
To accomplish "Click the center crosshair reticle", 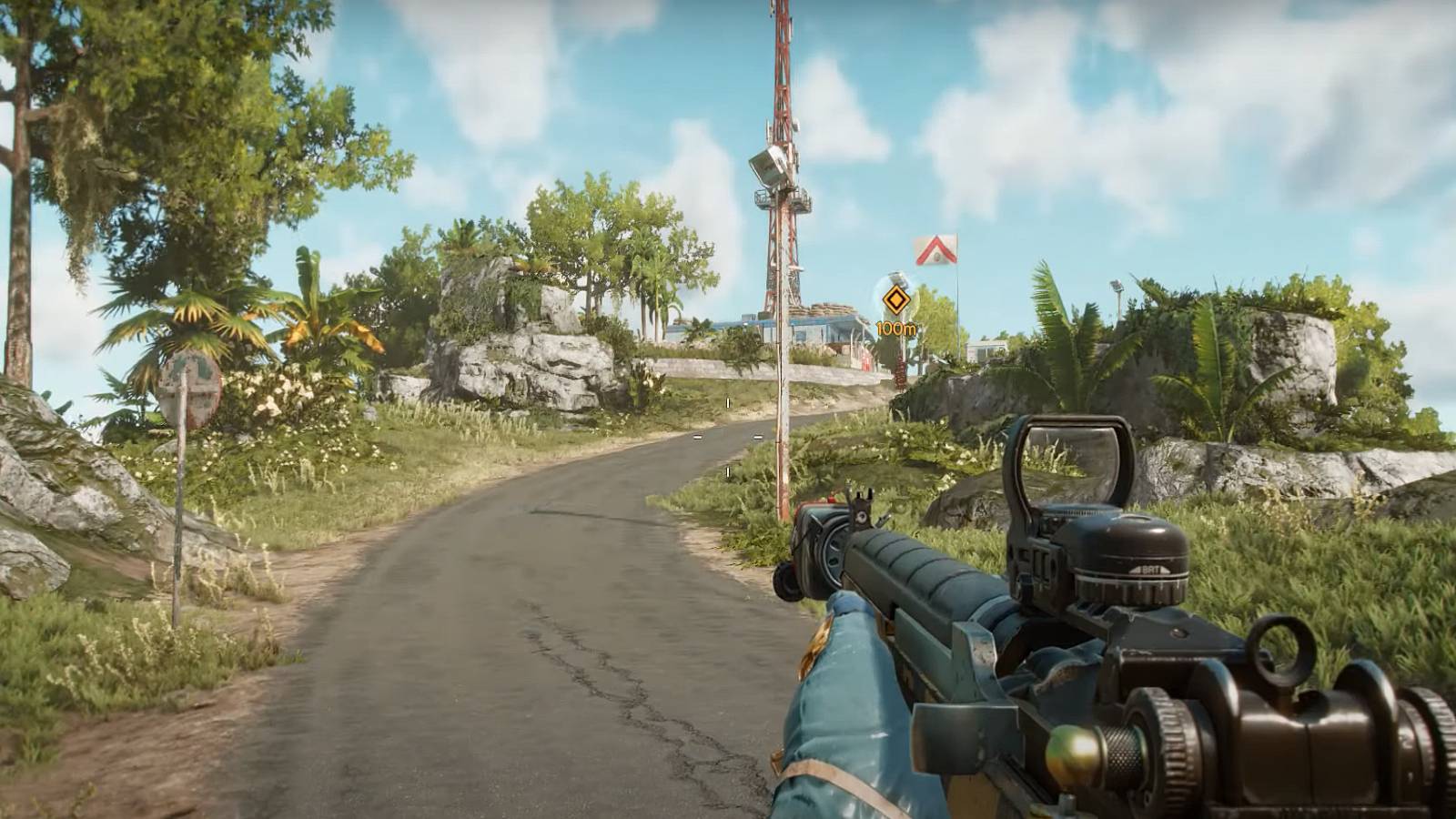I will click(727, 437).
